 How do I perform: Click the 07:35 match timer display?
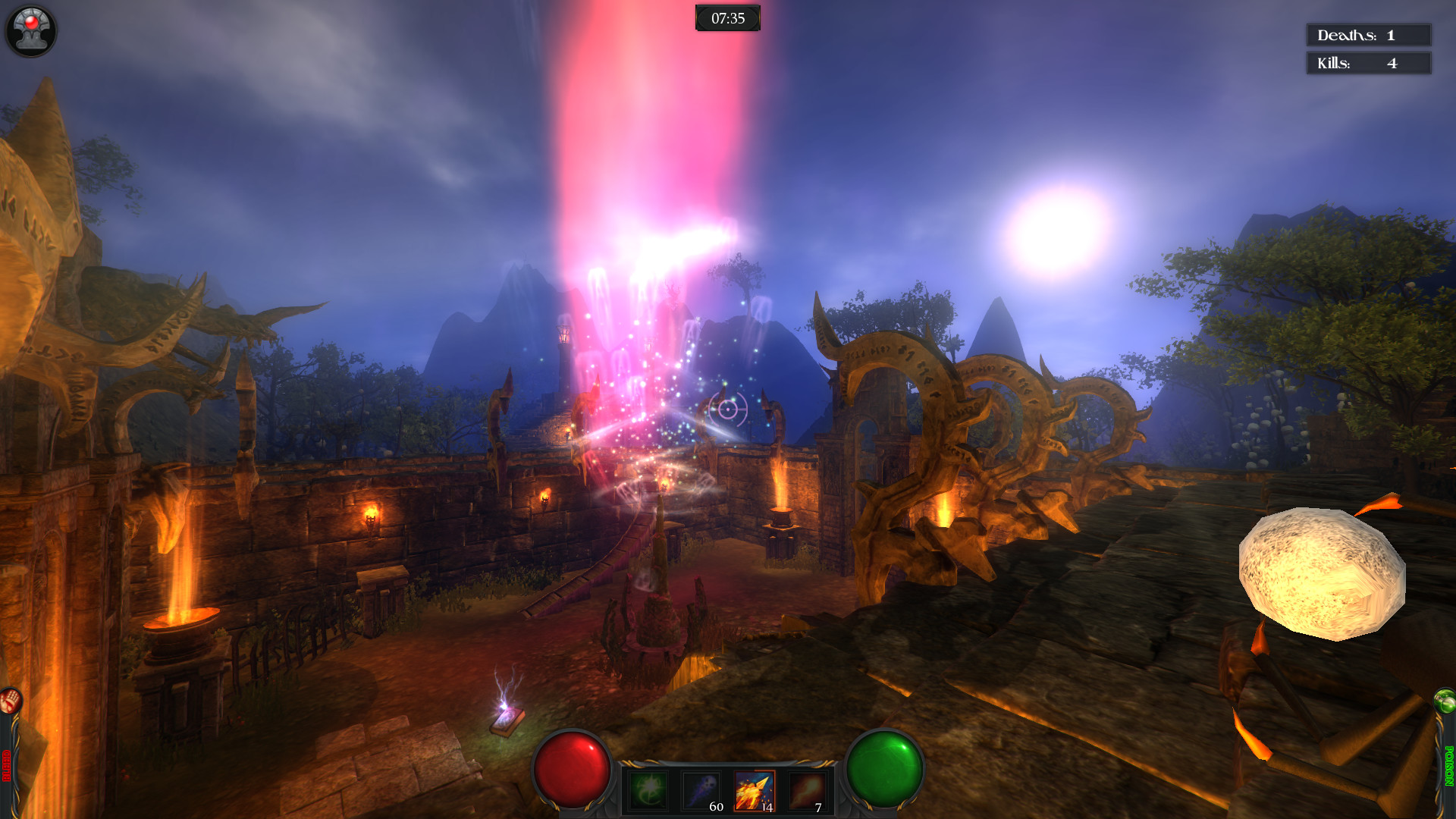click(727, 17)
